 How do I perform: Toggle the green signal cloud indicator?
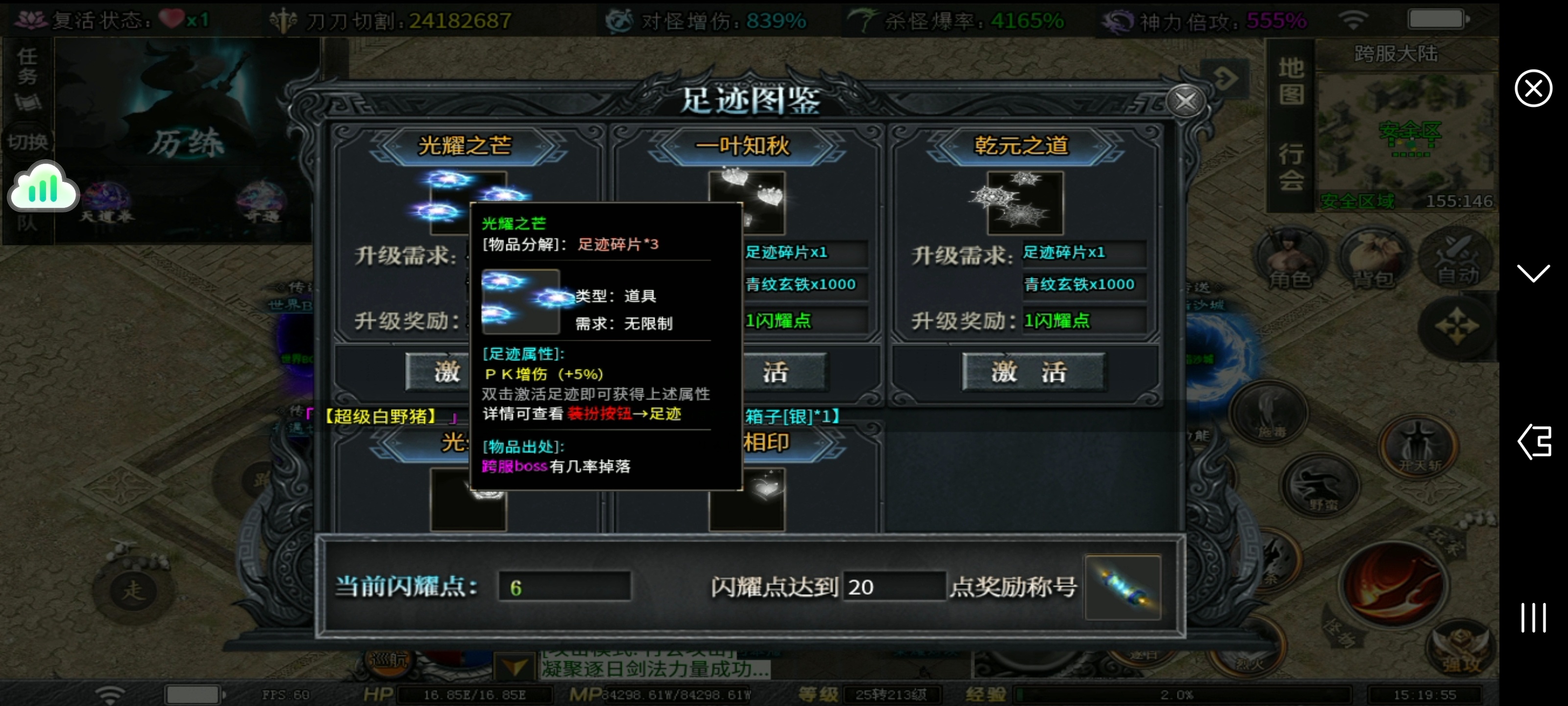[x=43, y=186]
